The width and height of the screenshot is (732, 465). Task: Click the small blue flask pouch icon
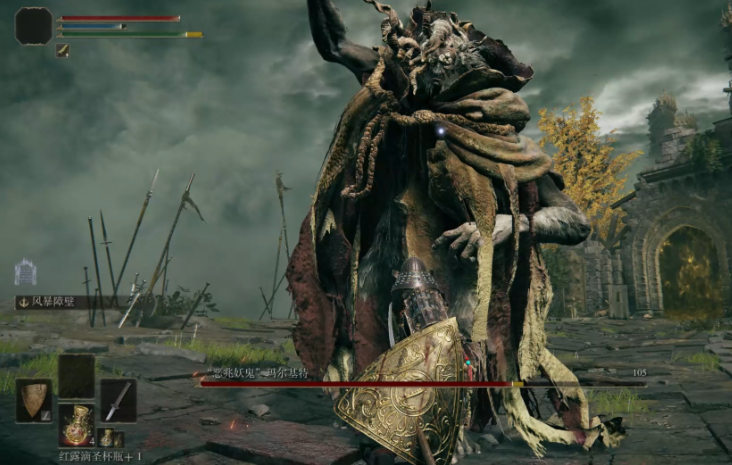pyautogui.click(x=107, y=438)
